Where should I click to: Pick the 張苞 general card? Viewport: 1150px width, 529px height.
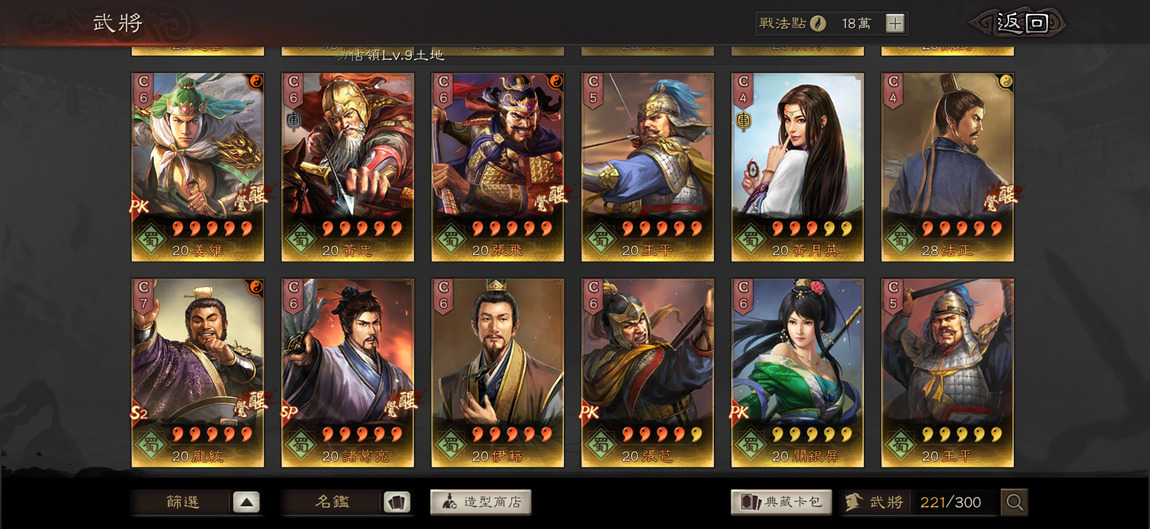coord(648,372)
